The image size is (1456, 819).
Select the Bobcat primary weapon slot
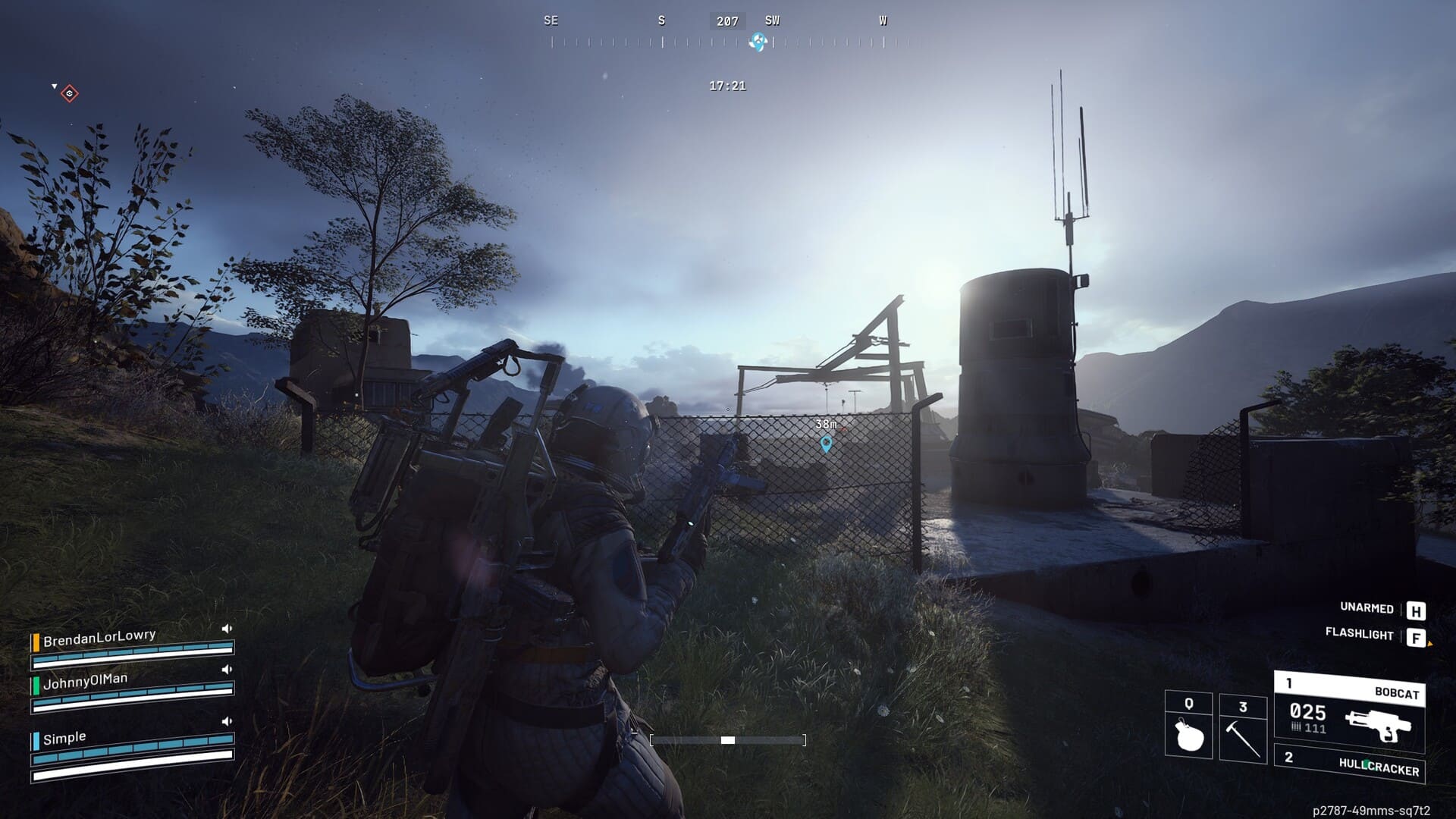point(1349,712)
